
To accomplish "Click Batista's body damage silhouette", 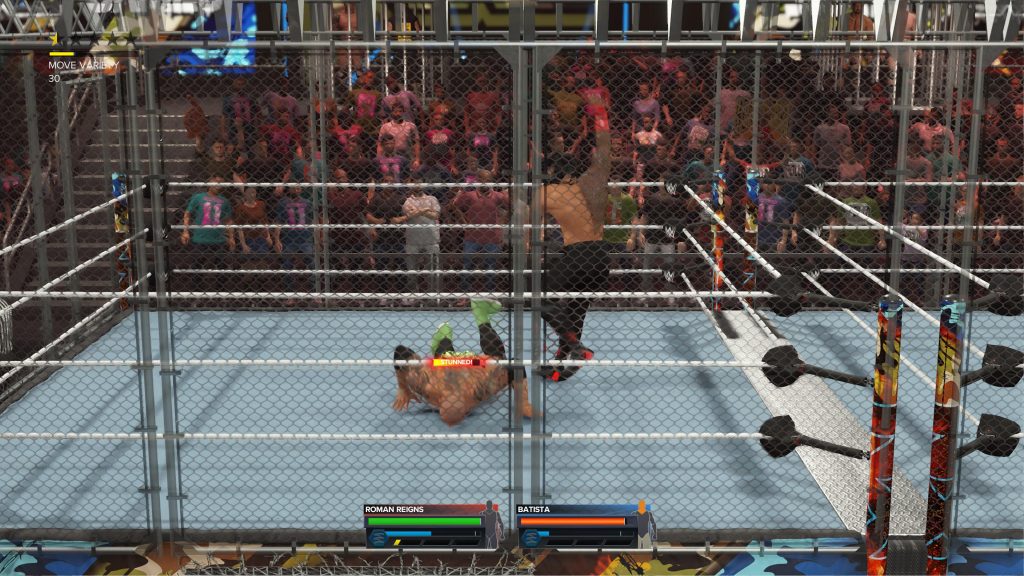I will [x=641, y=525].
